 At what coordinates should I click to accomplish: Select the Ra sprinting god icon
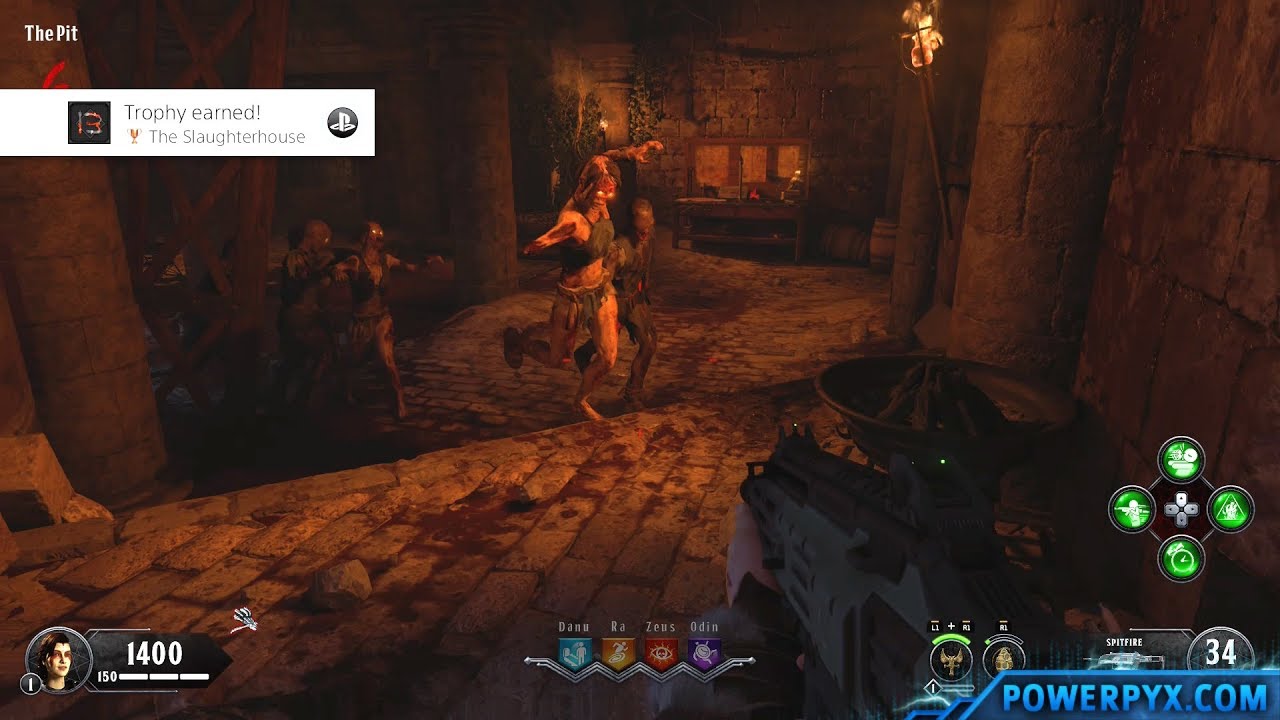tap(618, 652)
